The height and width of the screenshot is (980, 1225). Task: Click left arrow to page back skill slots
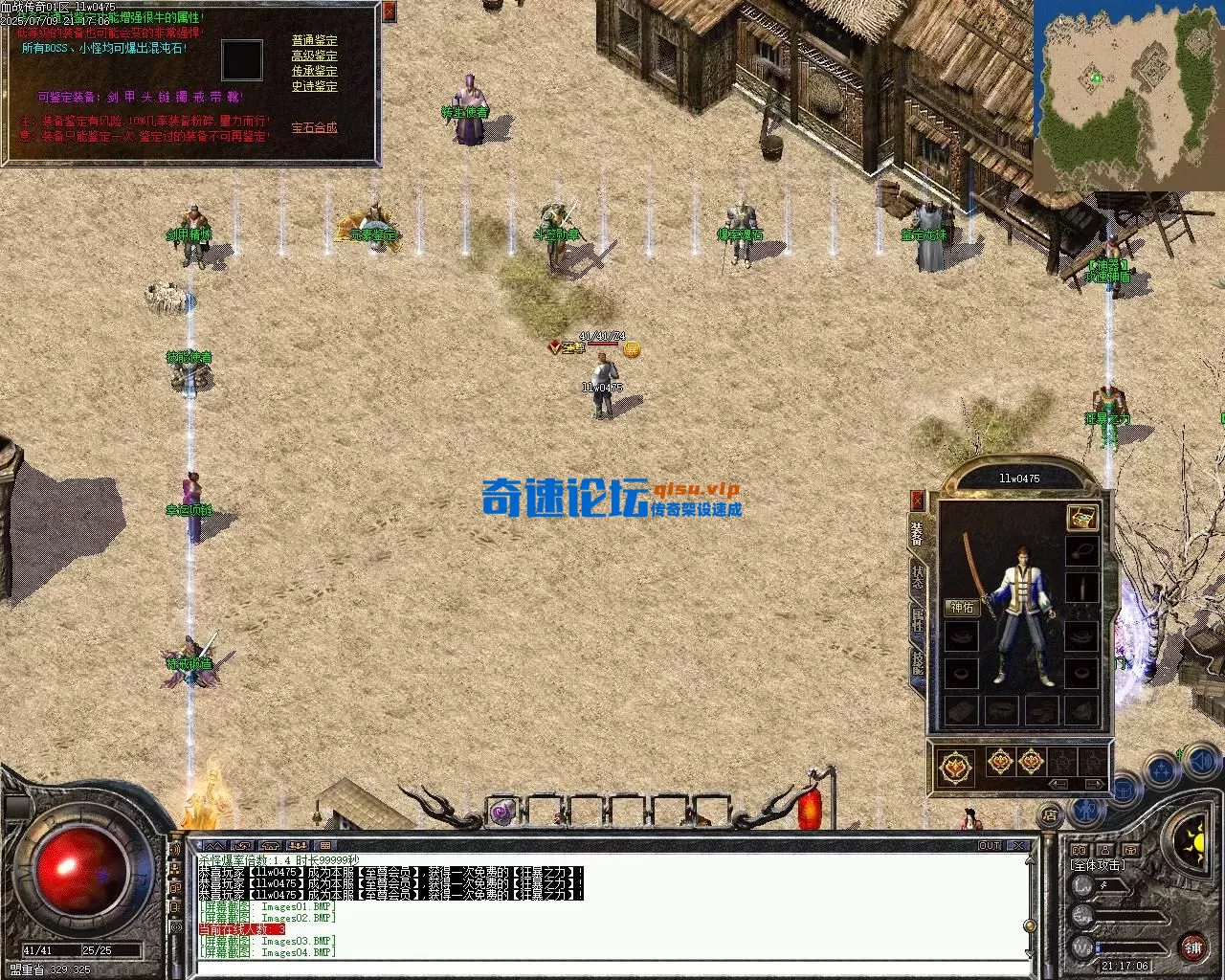point(1058,784)
